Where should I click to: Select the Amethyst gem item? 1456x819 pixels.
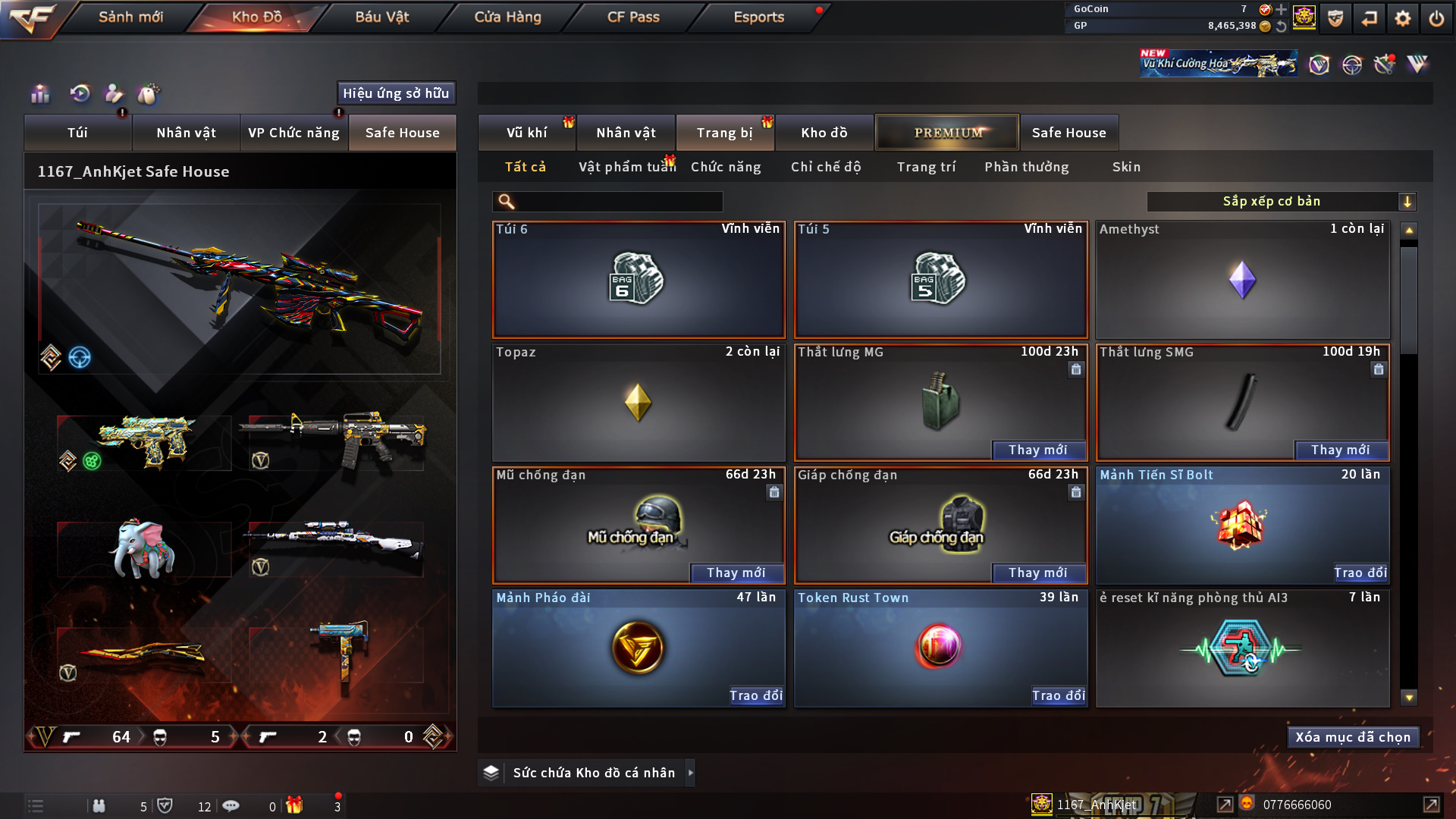pyautogui.click(x=1242, y=280)
